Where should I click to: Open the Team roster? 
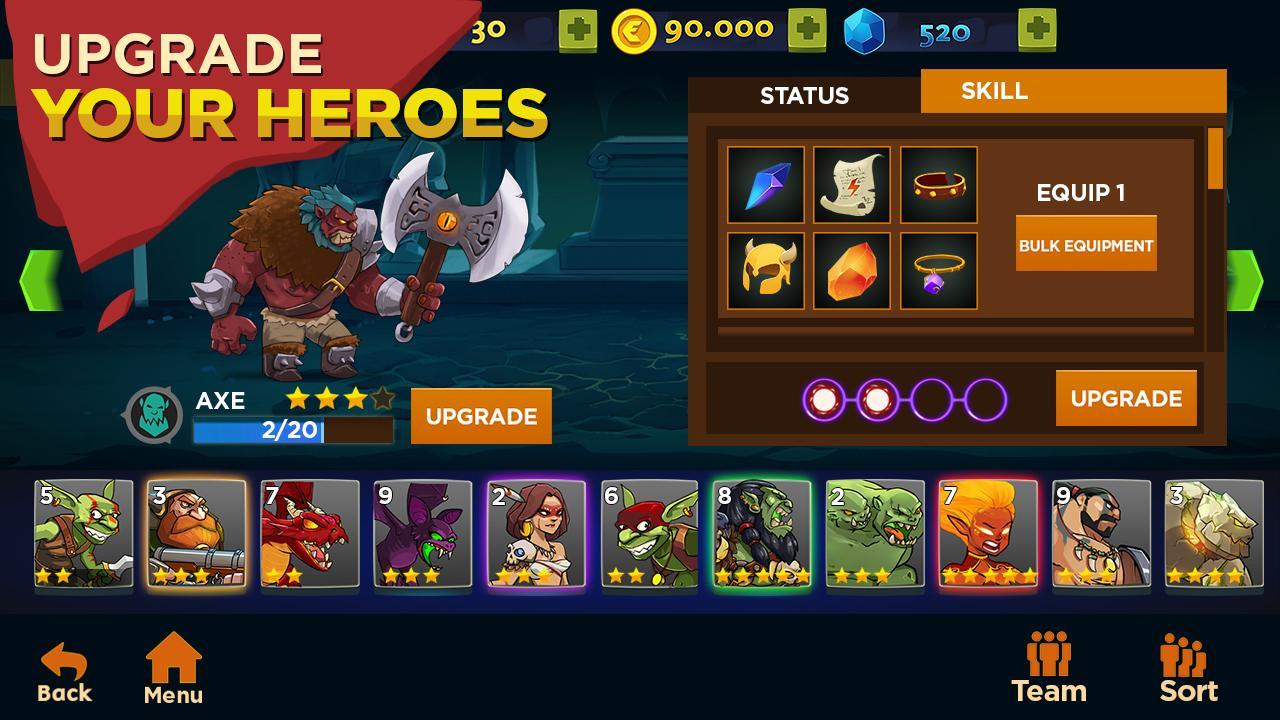click(1050, 665)
